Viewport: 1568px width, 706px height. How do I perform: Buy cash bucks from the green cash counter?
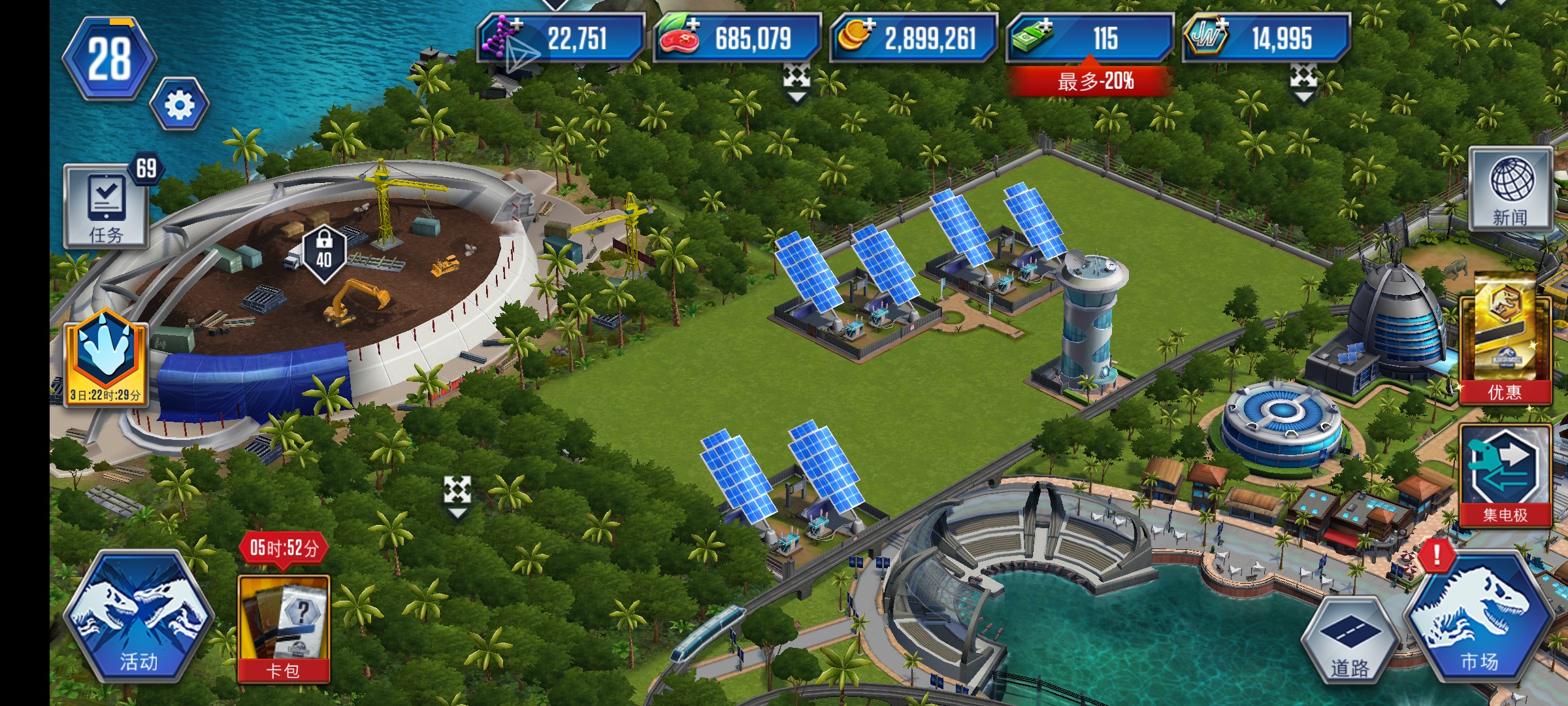[1090, 38]
